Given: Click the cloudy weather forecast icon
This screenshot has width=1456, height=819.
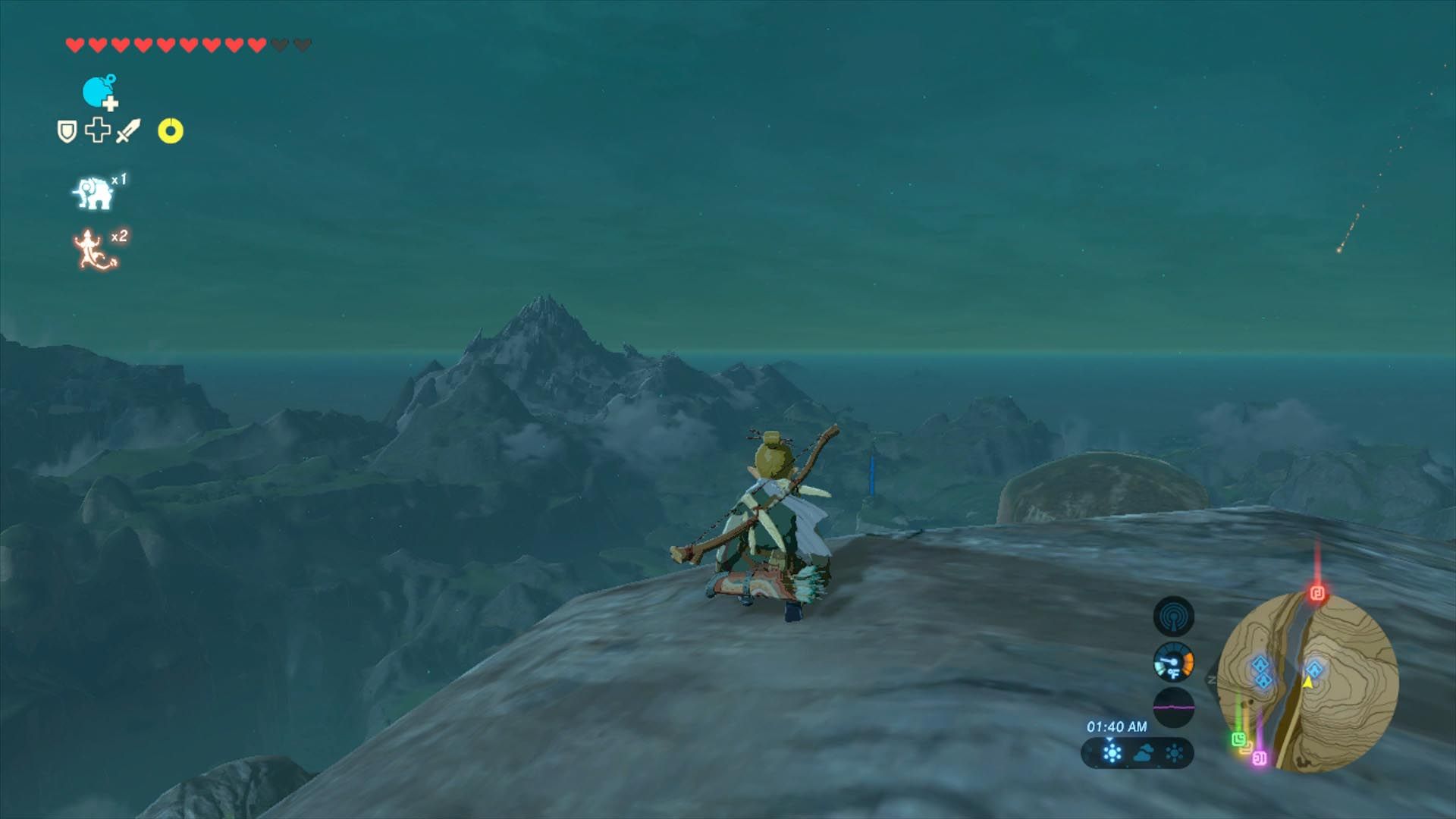Looking at the screenshot, I should [x=1144, y=751].
